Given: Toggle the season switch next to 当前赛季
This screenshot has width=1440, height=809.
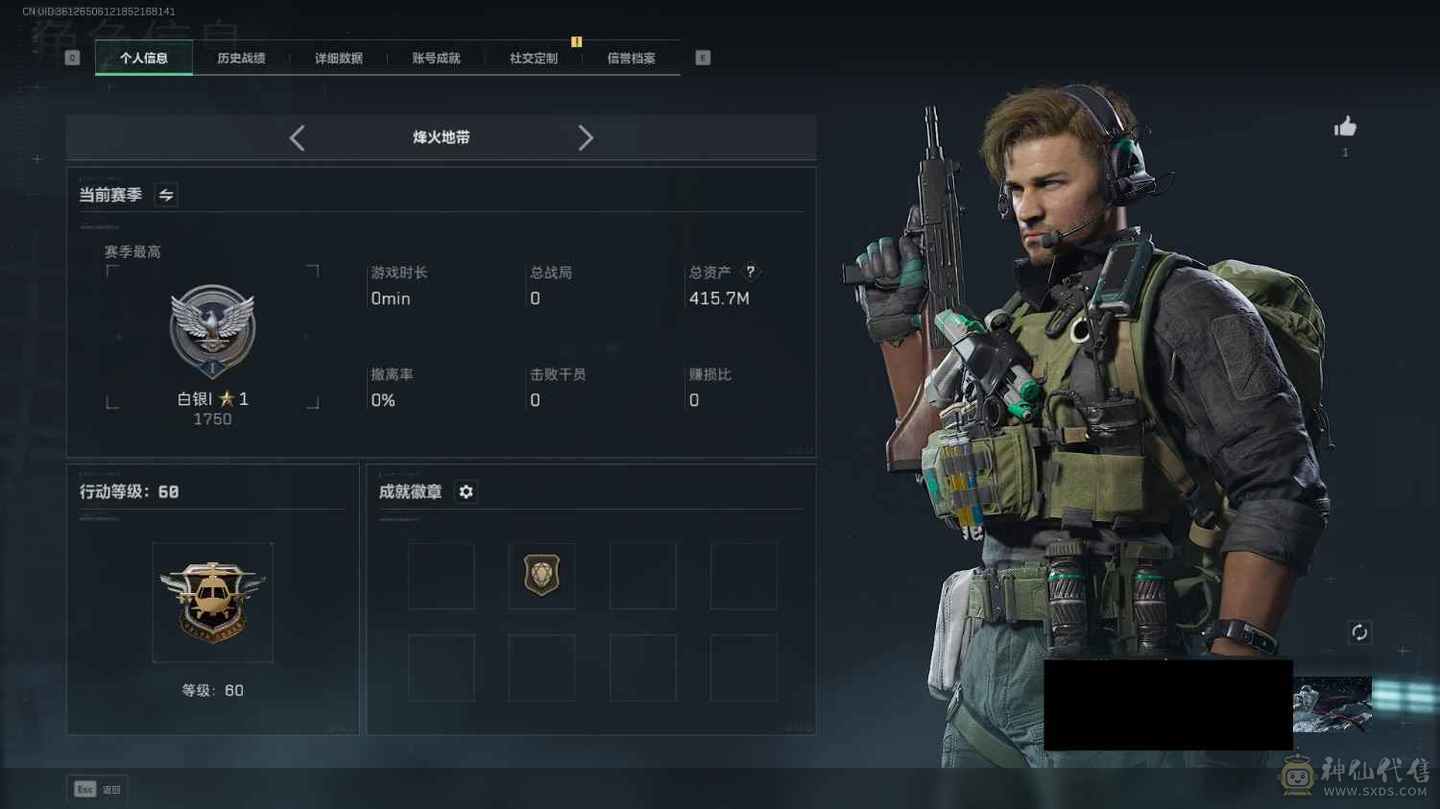Looking at the screenshot, I should [166, 195].
